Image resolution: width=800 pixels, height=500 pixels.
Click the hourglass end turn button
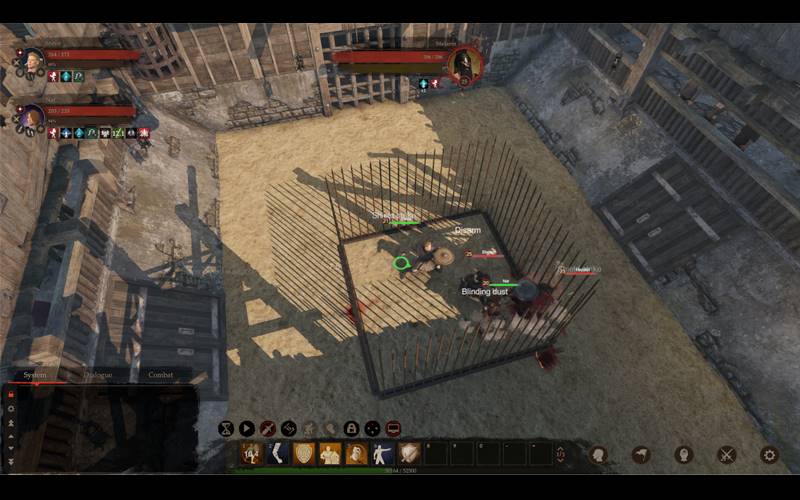(x=226, y=428)
